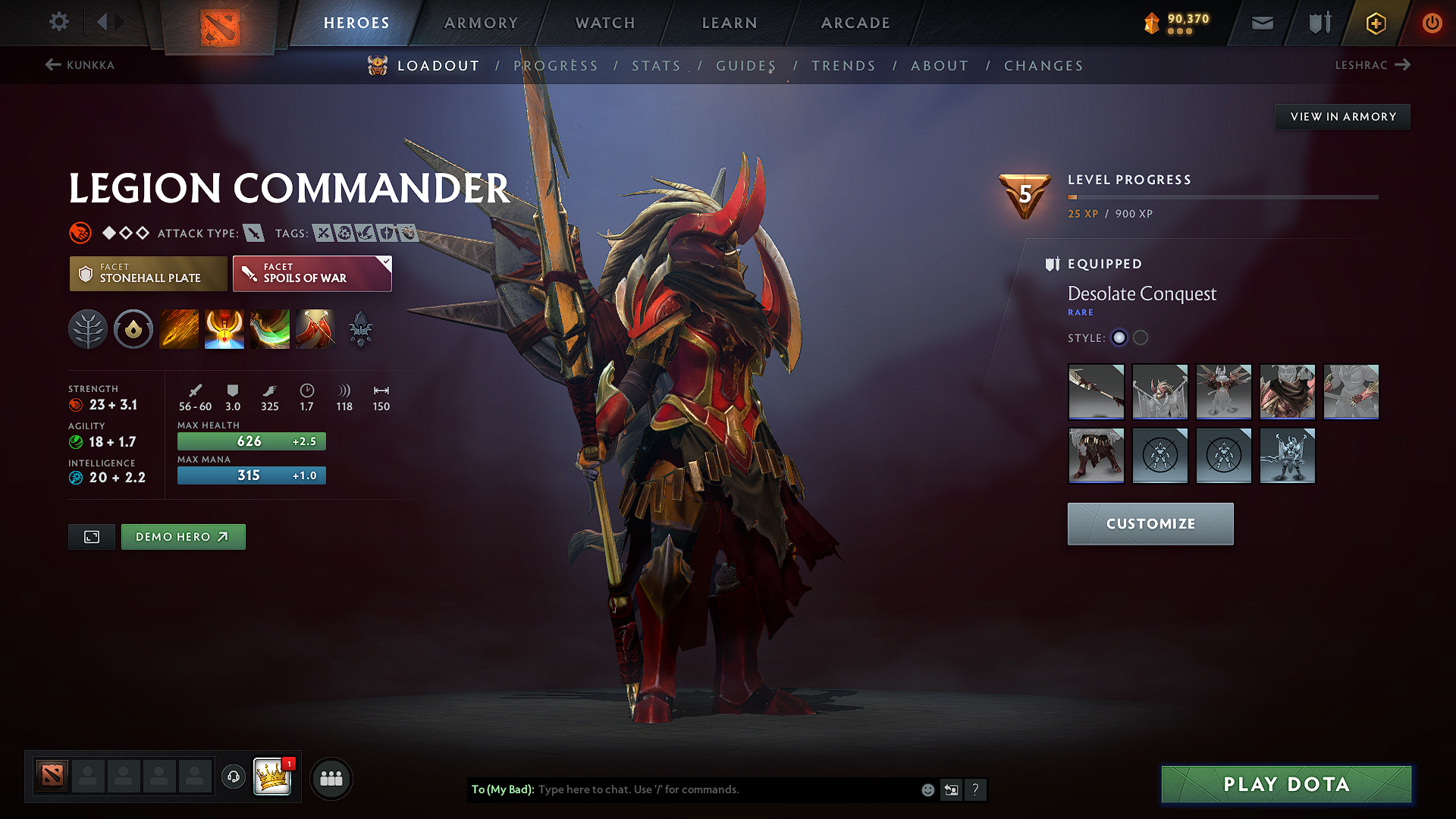The width and height of the screenshot is (1456, 819).
Task: Open the STATS tab in the hero navigation
Action: [656, 66]
